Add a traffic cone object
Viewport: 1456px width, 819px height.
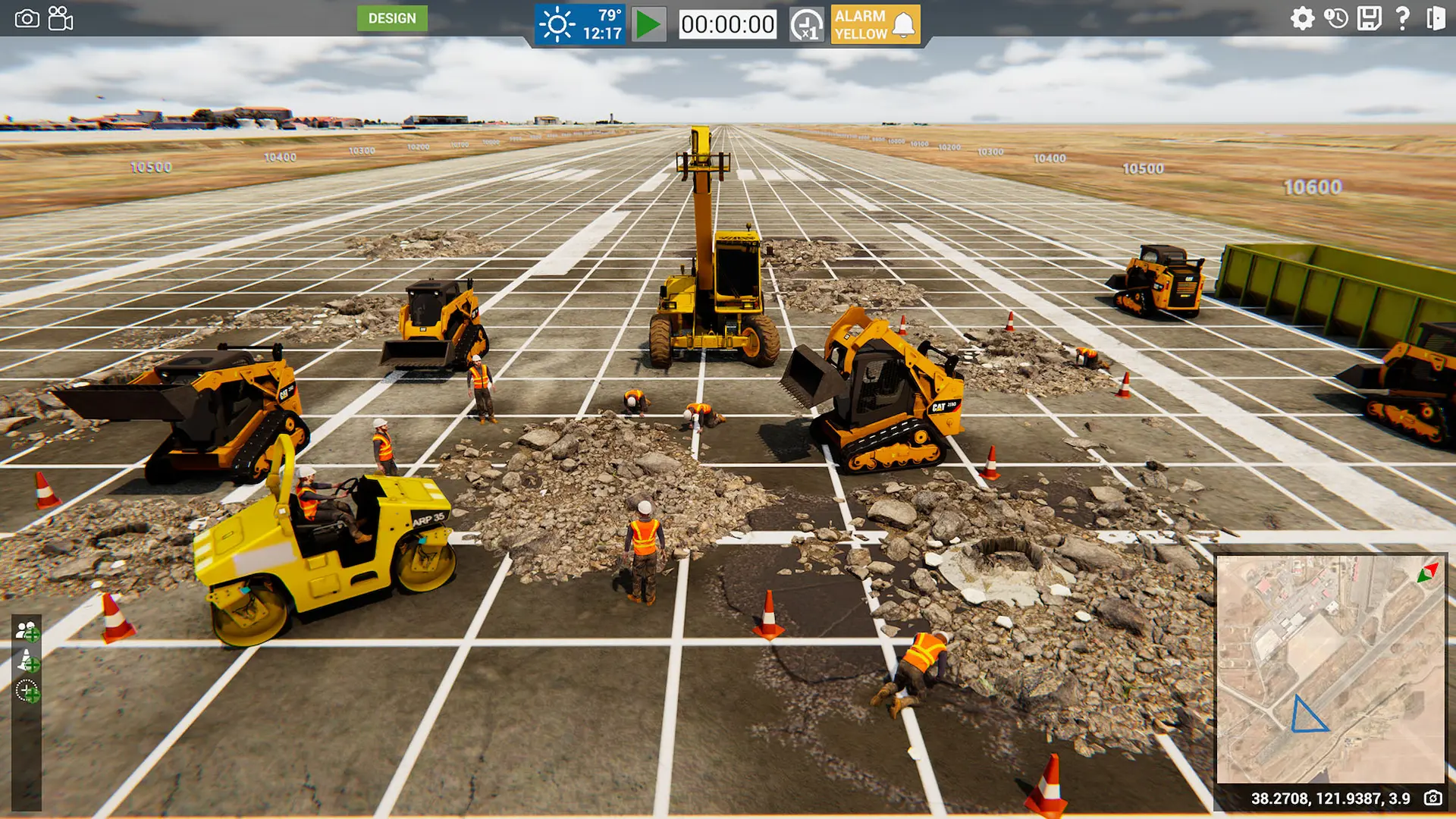[27, 661]
